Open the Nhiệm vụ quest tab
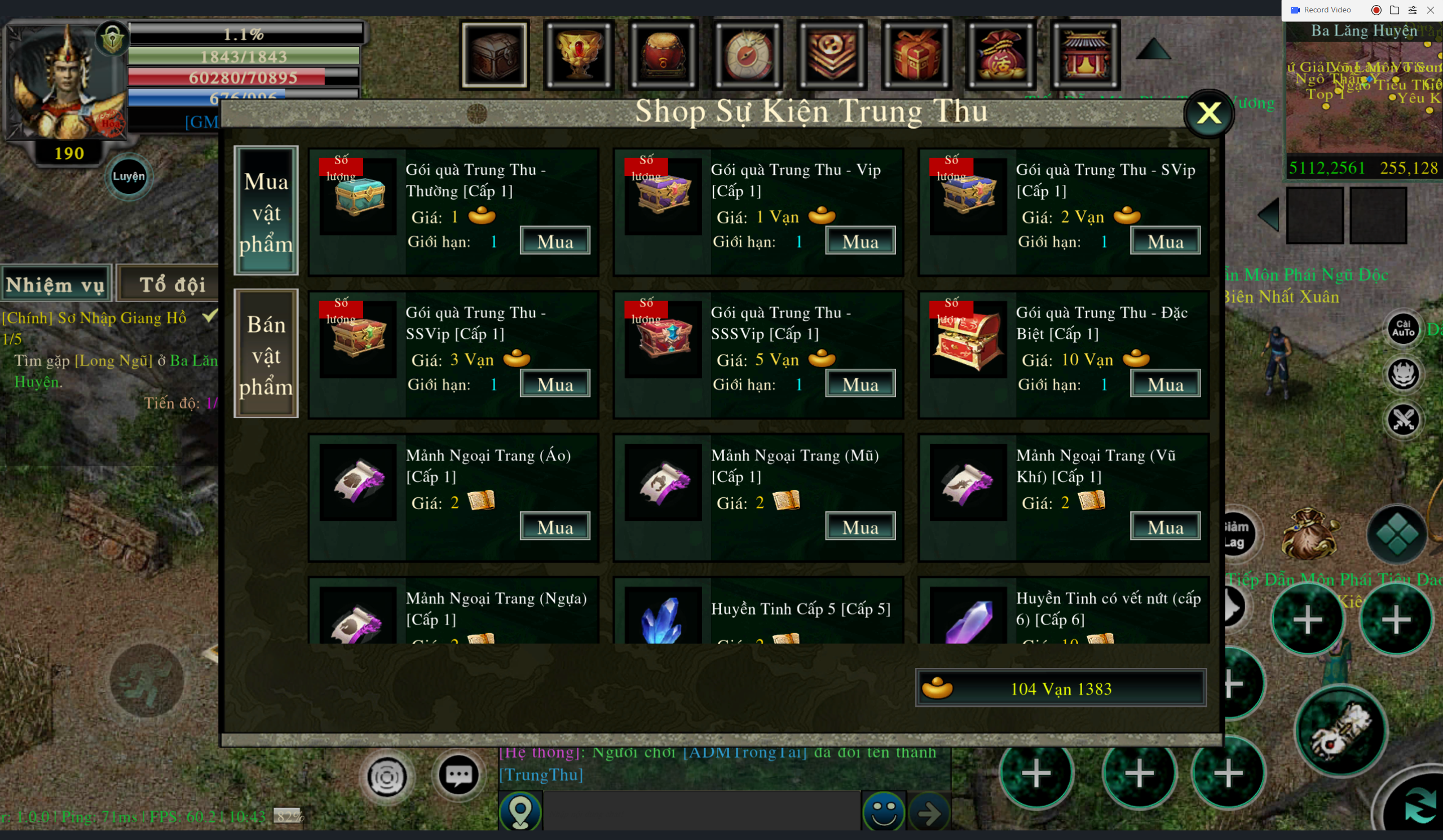1443x840 pixels. point(55,284)
